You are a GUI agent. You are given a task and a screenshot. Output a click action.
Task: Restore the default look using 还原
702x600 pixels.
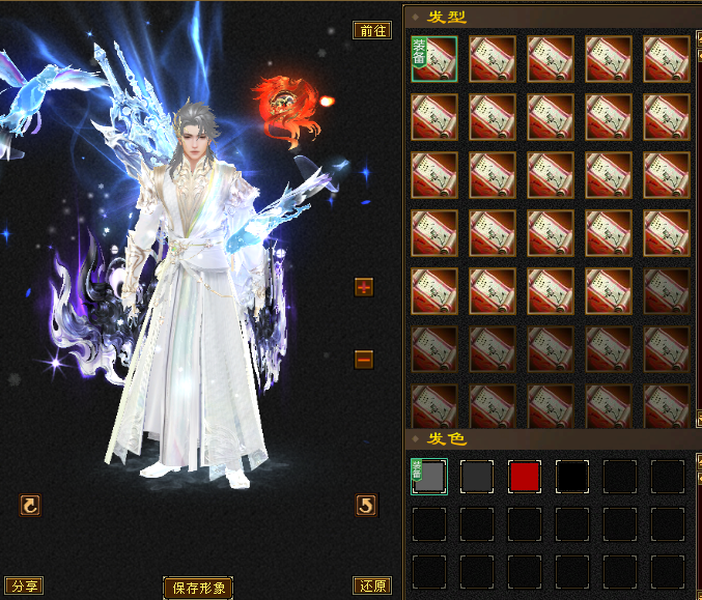click(372, 586)
